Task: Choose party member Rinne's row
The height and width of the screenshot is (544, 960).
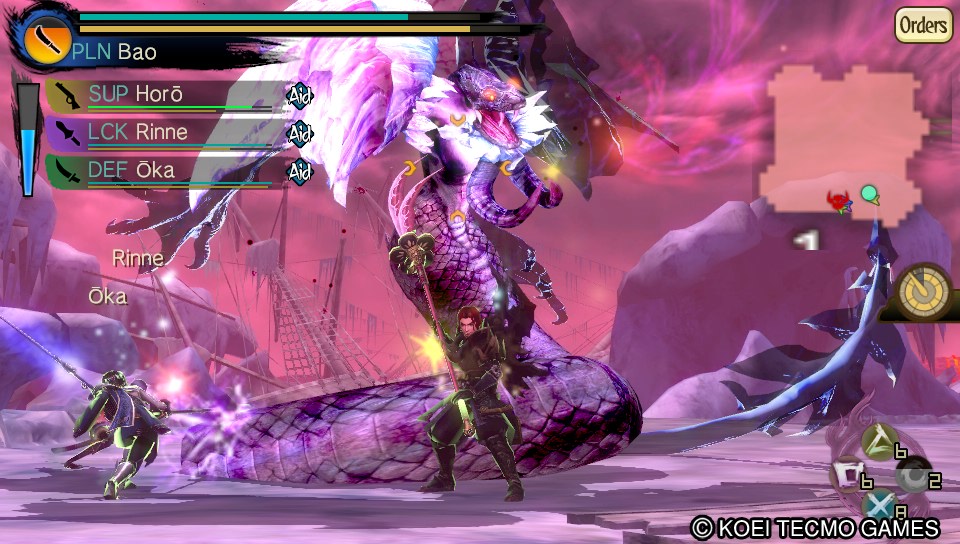Action: [x=160, y=133]
